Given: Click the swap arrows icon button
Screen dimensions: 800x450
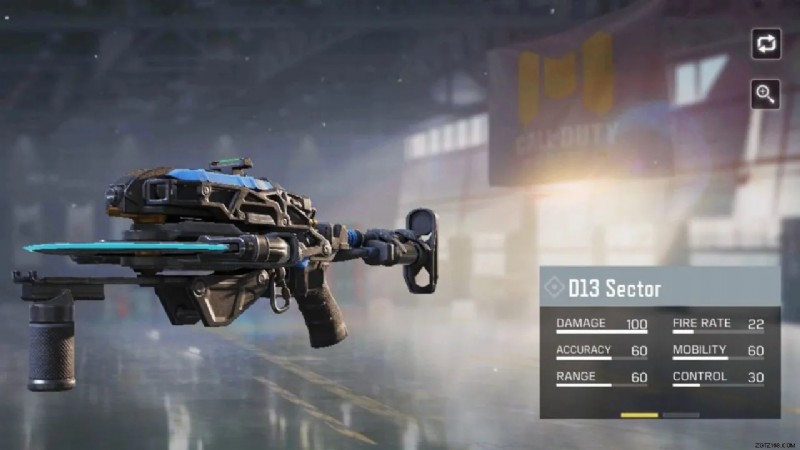Looking at the screenshot, I should 766,44.
